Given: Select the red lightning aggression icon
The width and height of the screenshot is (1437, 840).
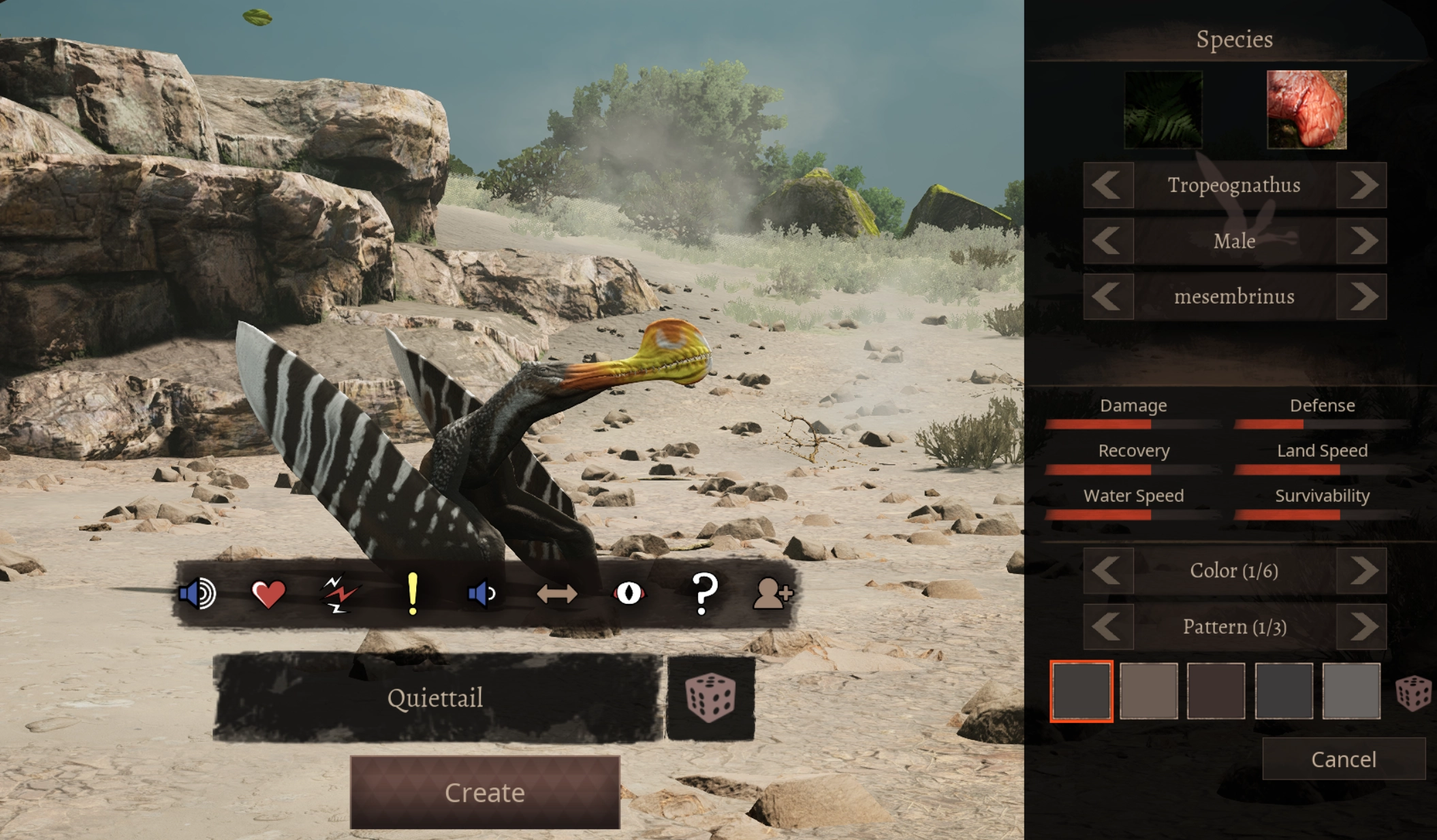Looking at the screenshot, I should click(341, 594).
